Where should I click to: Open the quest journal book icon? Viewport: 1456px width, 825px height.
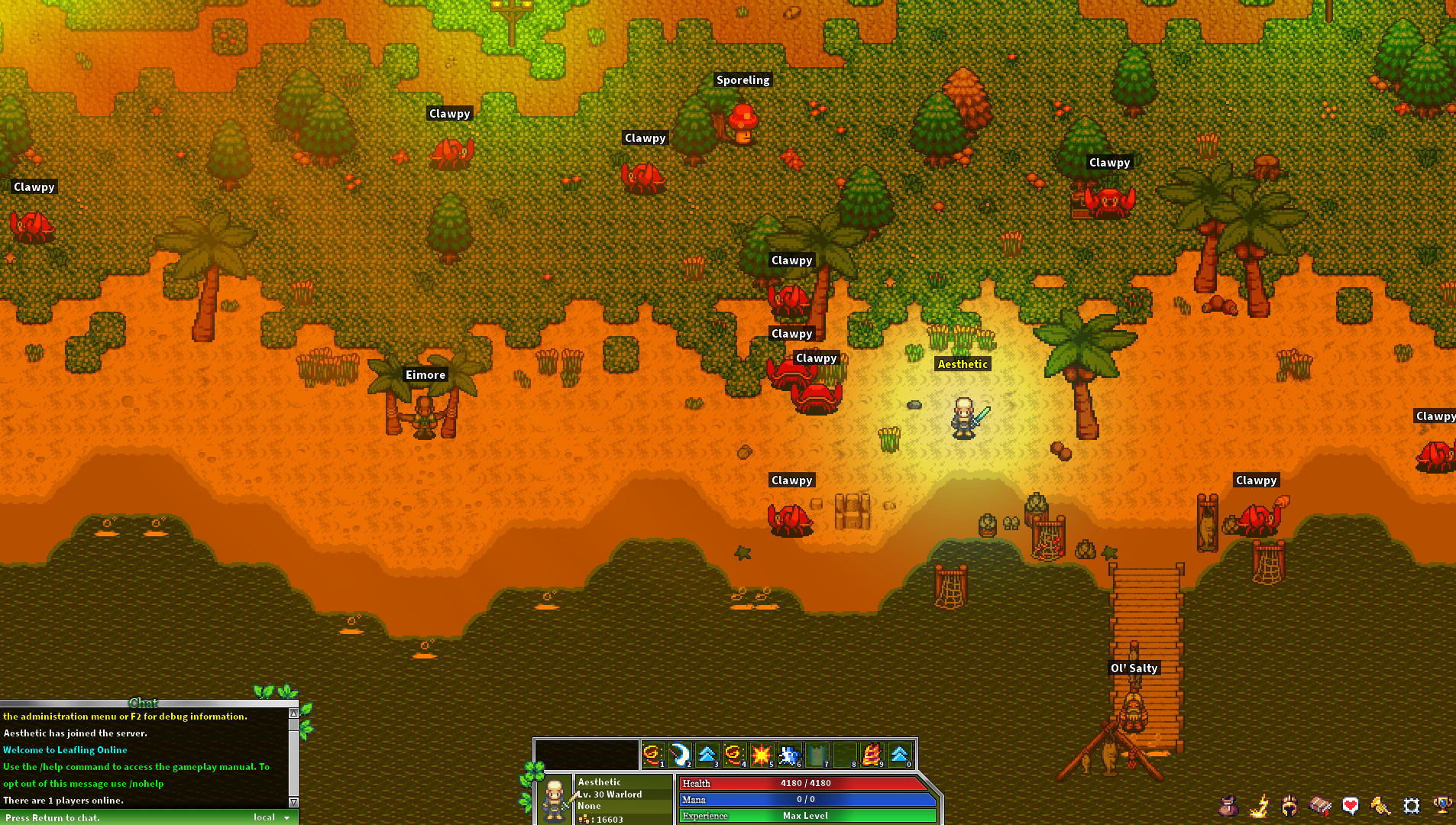coord(1320,805)
